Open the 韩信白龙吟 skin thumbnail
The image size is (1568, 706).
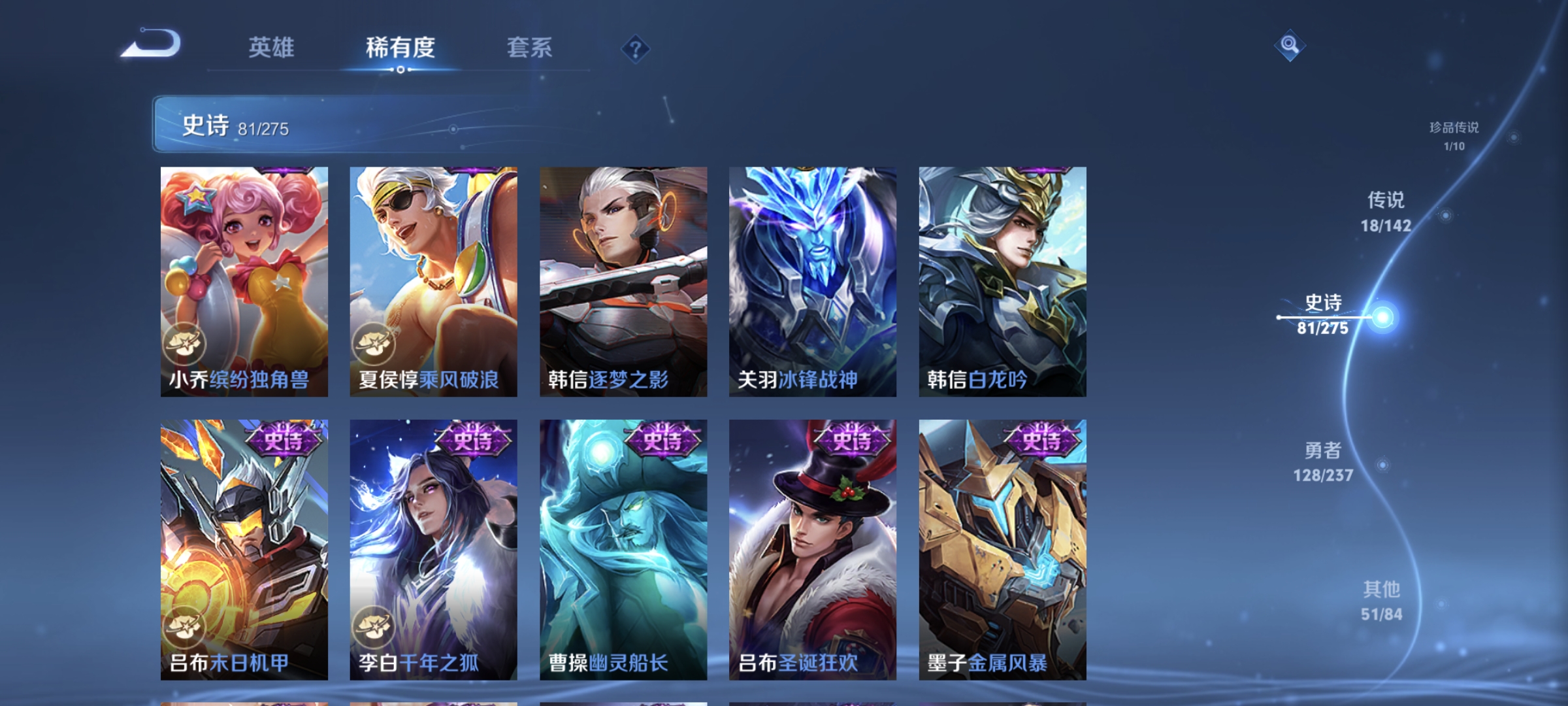click(x=1002, y=281)
